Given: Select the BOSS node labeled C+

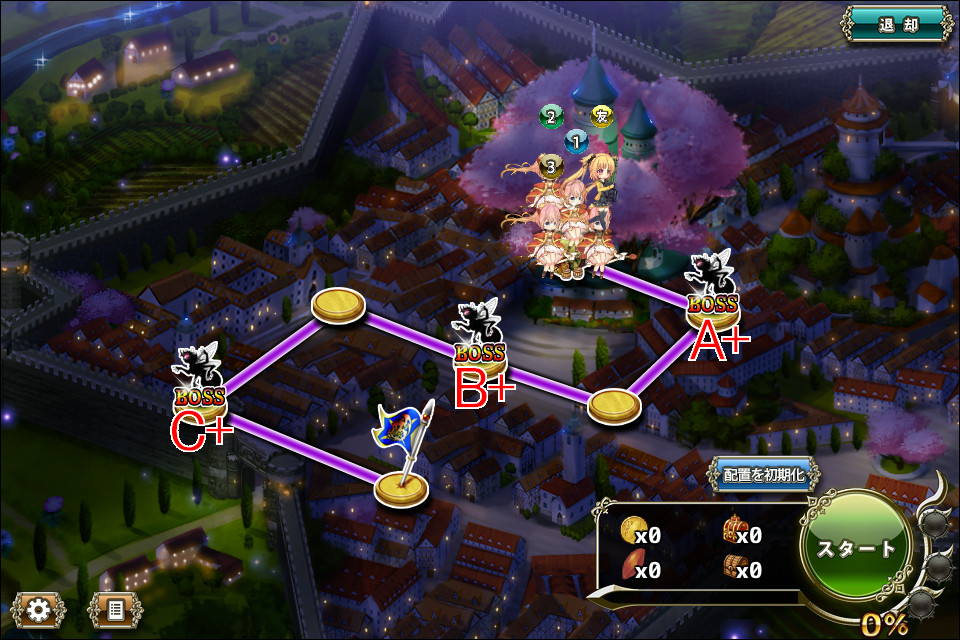Looking at the screenshot, I should (199, 392).
